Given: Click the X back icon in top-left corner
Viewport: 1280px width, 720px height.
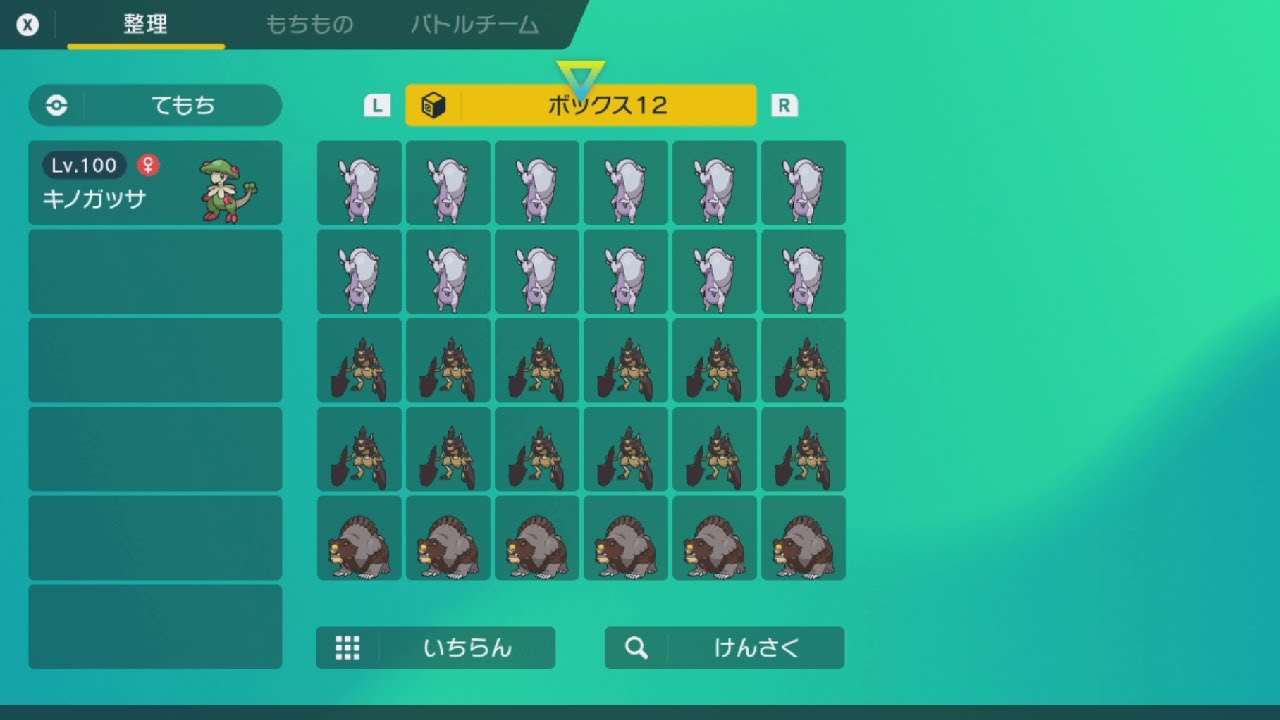Looking at the screenshot, I should click(x=29, y=25).
